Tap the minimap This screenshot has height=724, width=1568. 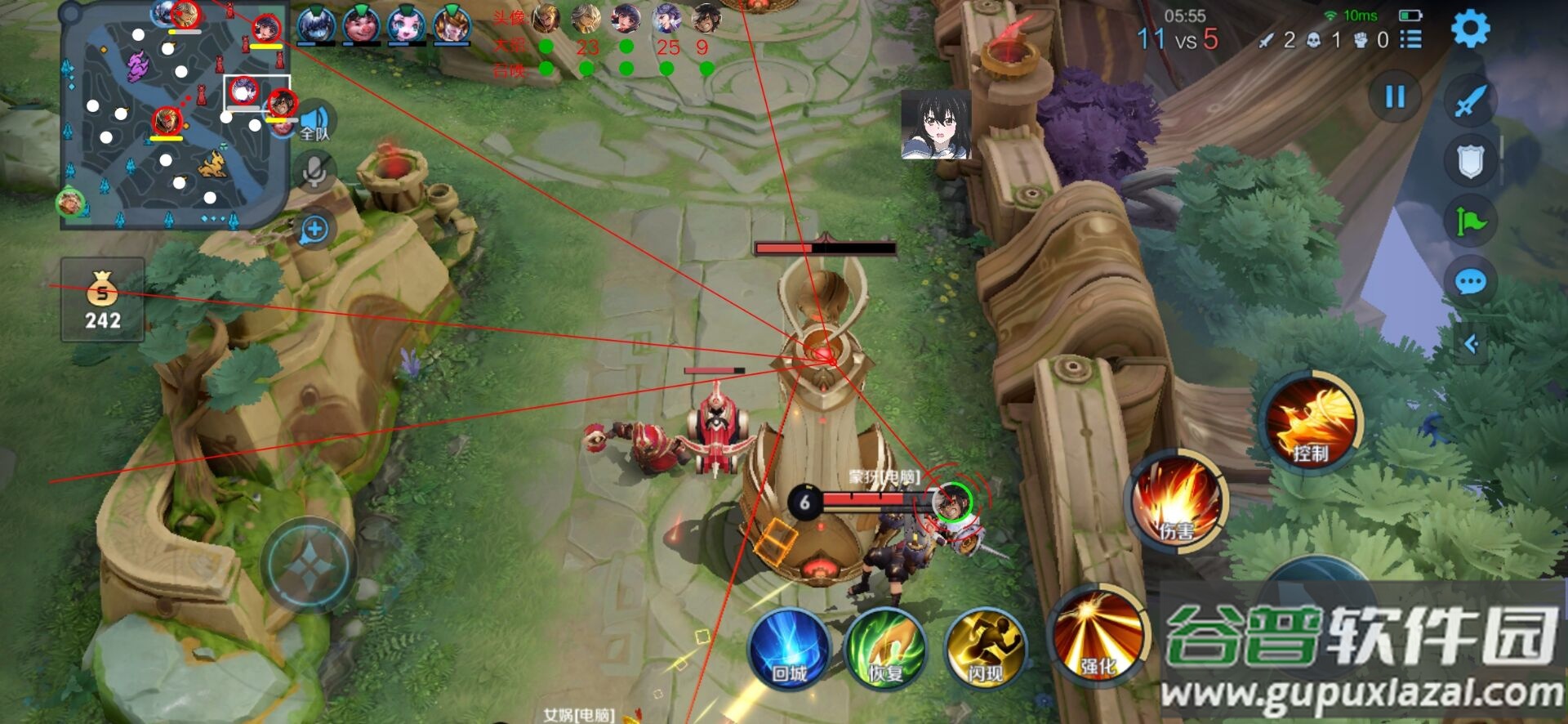[x=174, y=115]
